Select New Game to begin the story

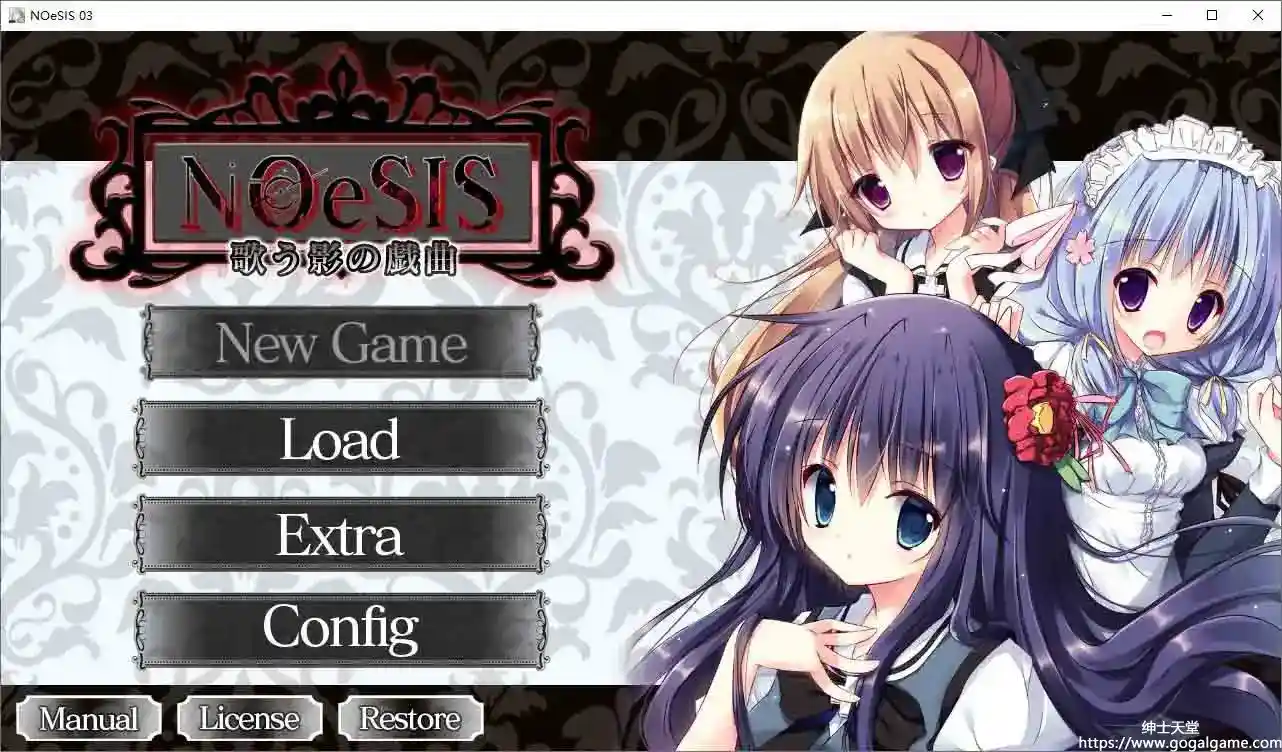point(340,344)
